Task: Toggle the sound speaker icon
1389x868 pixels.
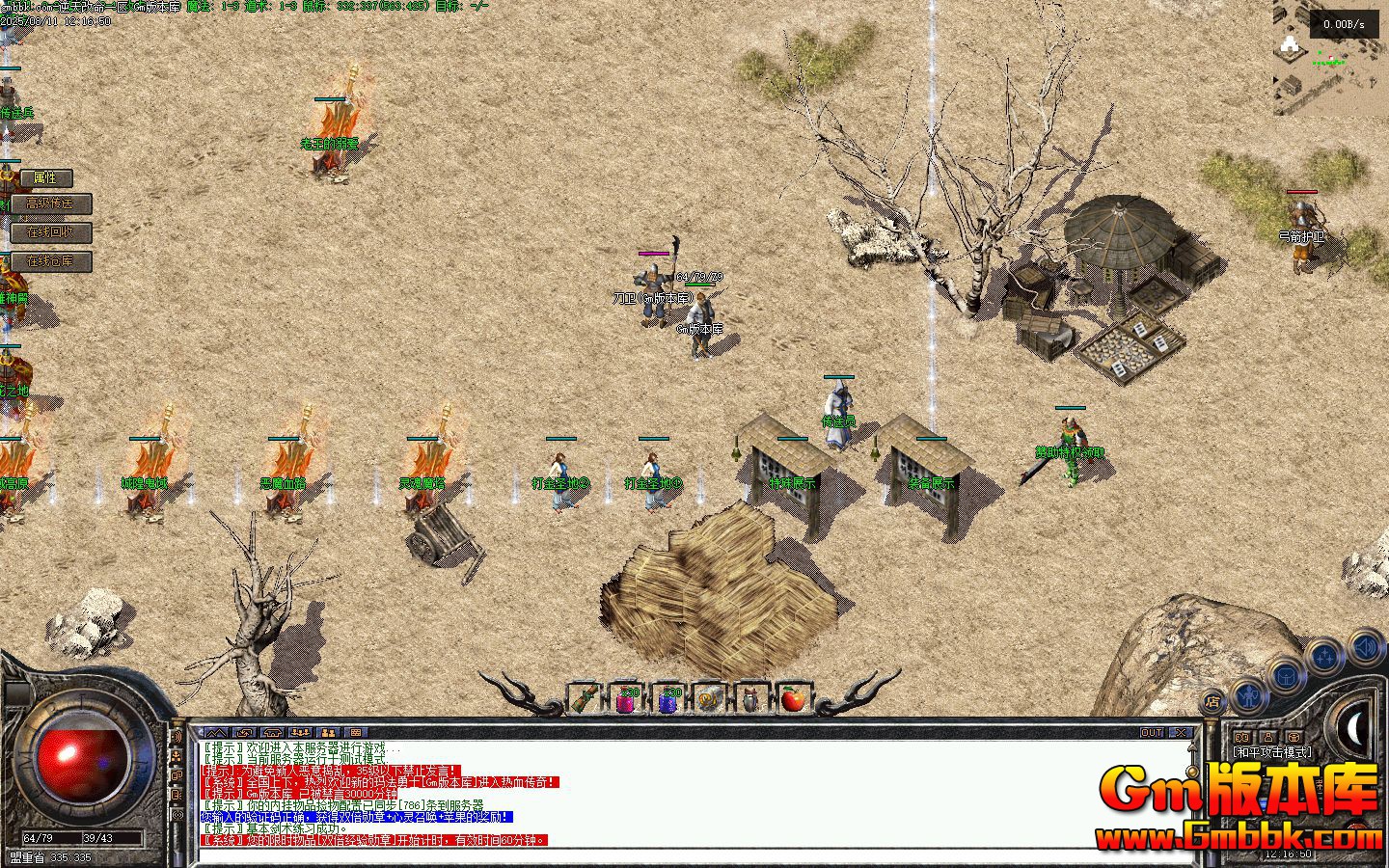Action: (x=1365, y=645)
